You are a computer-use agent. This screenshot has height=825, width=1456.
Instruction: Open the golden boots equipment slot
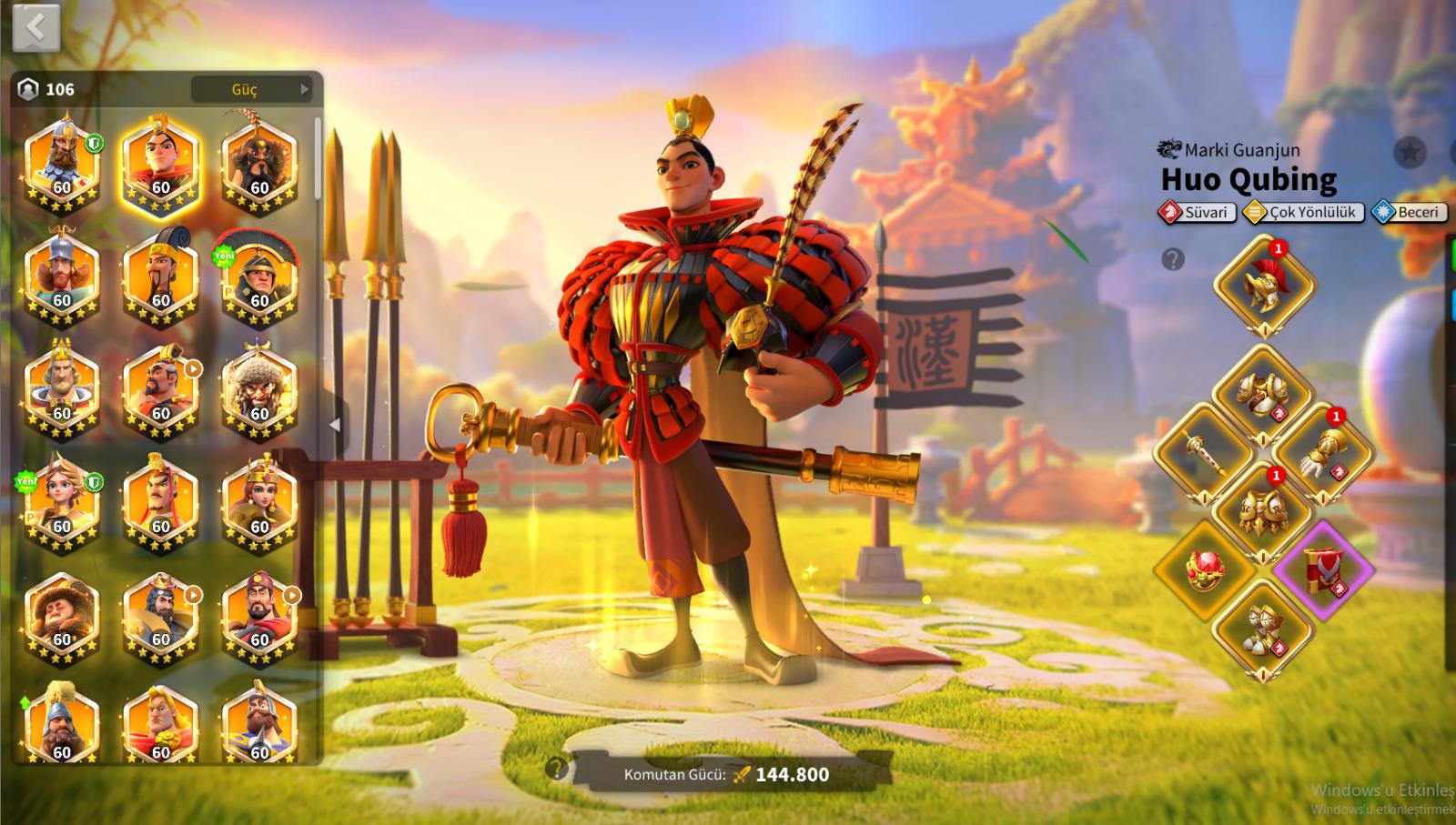pyautogui.click(x=1262, y=629)
